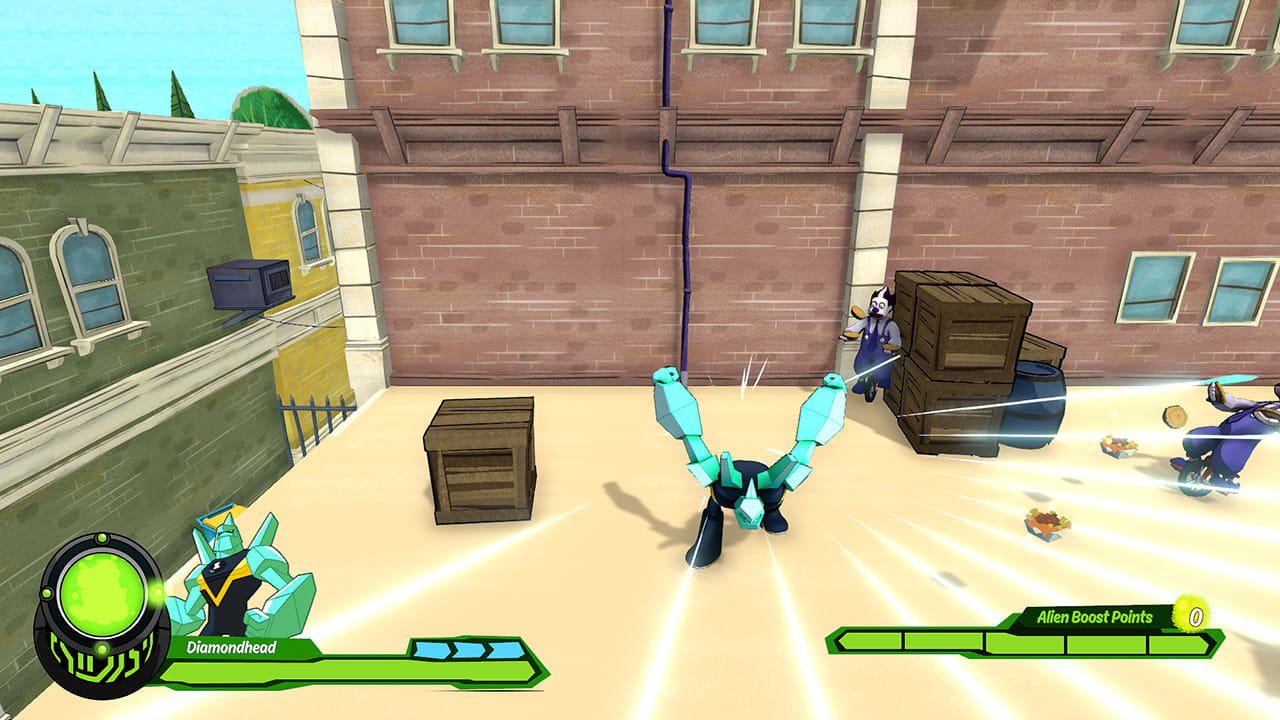Screen dimensions: 1280x720
Task: Click the first segment of the boost meter
Action: (x=870, y=640)
